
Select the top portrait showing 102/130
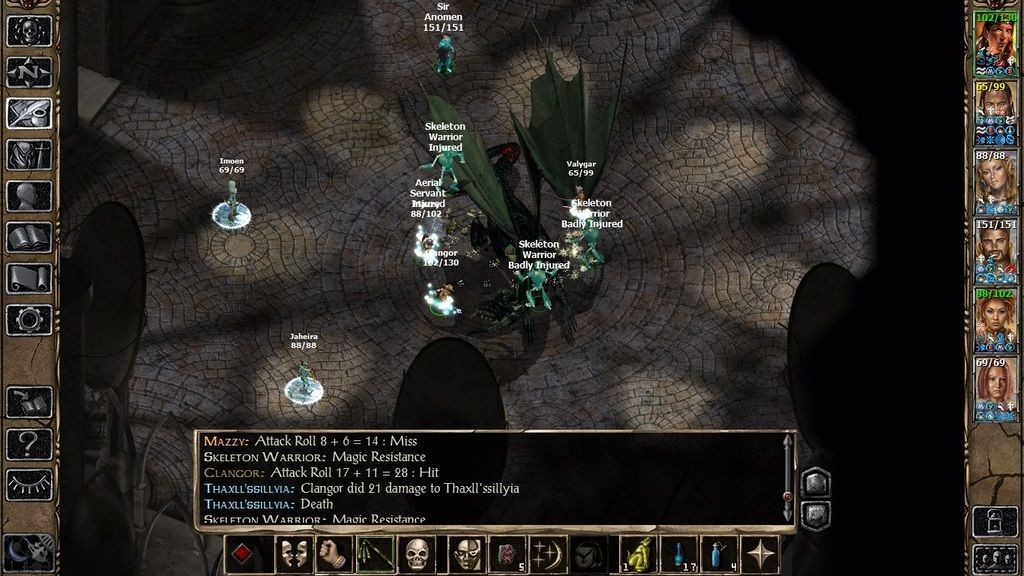[x=995, y=44]
